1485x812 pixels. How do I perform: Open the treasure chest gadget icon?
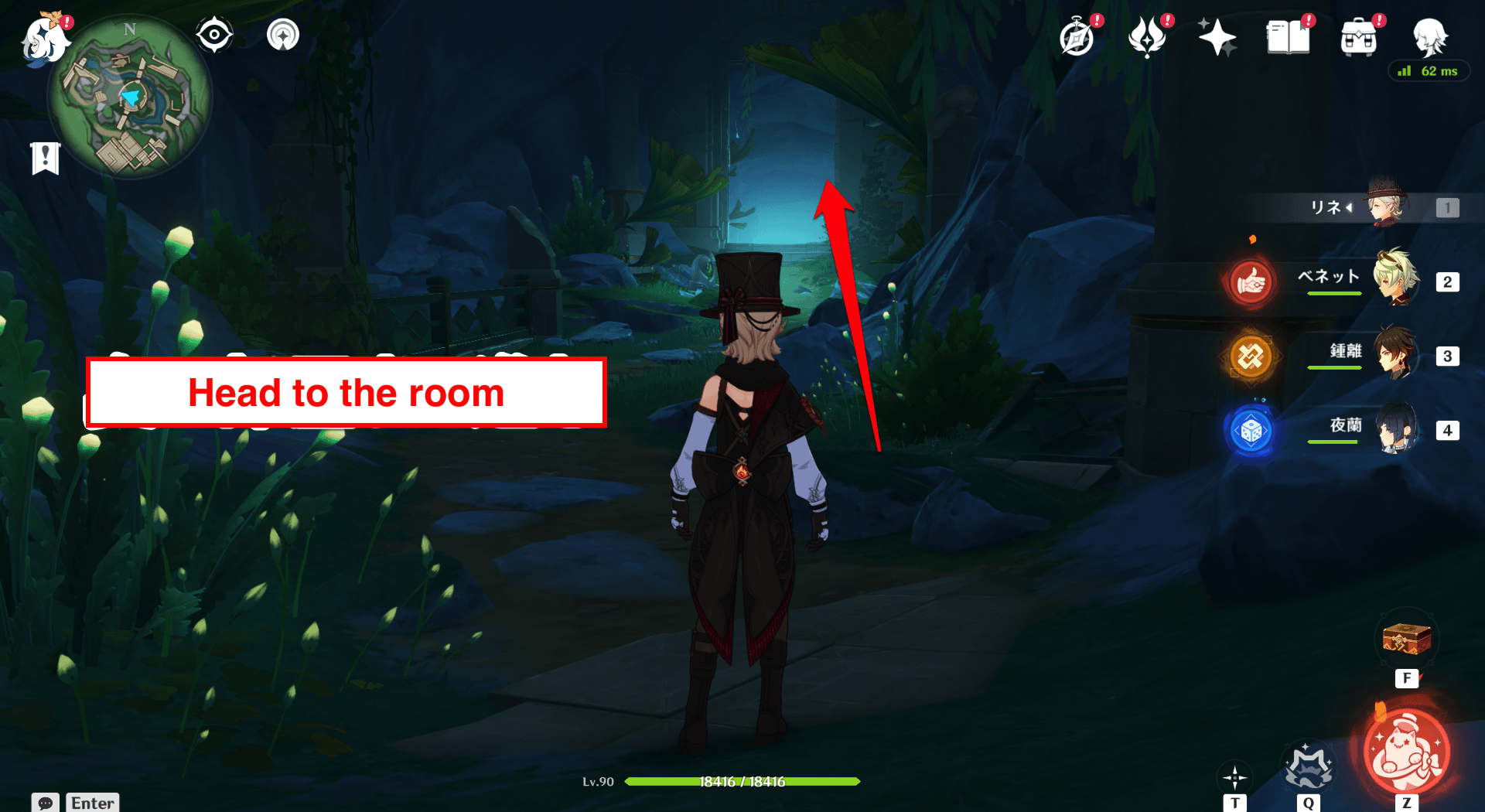1406,640
